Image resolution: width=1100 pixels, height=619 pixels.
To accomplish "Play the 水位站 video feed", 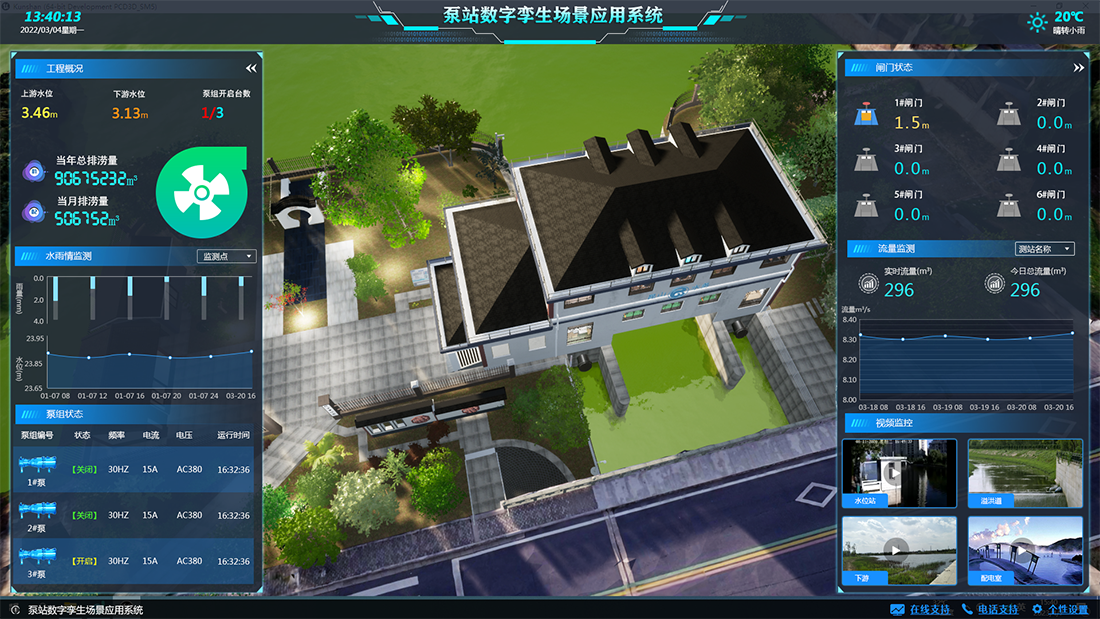I will coord(899,472).
